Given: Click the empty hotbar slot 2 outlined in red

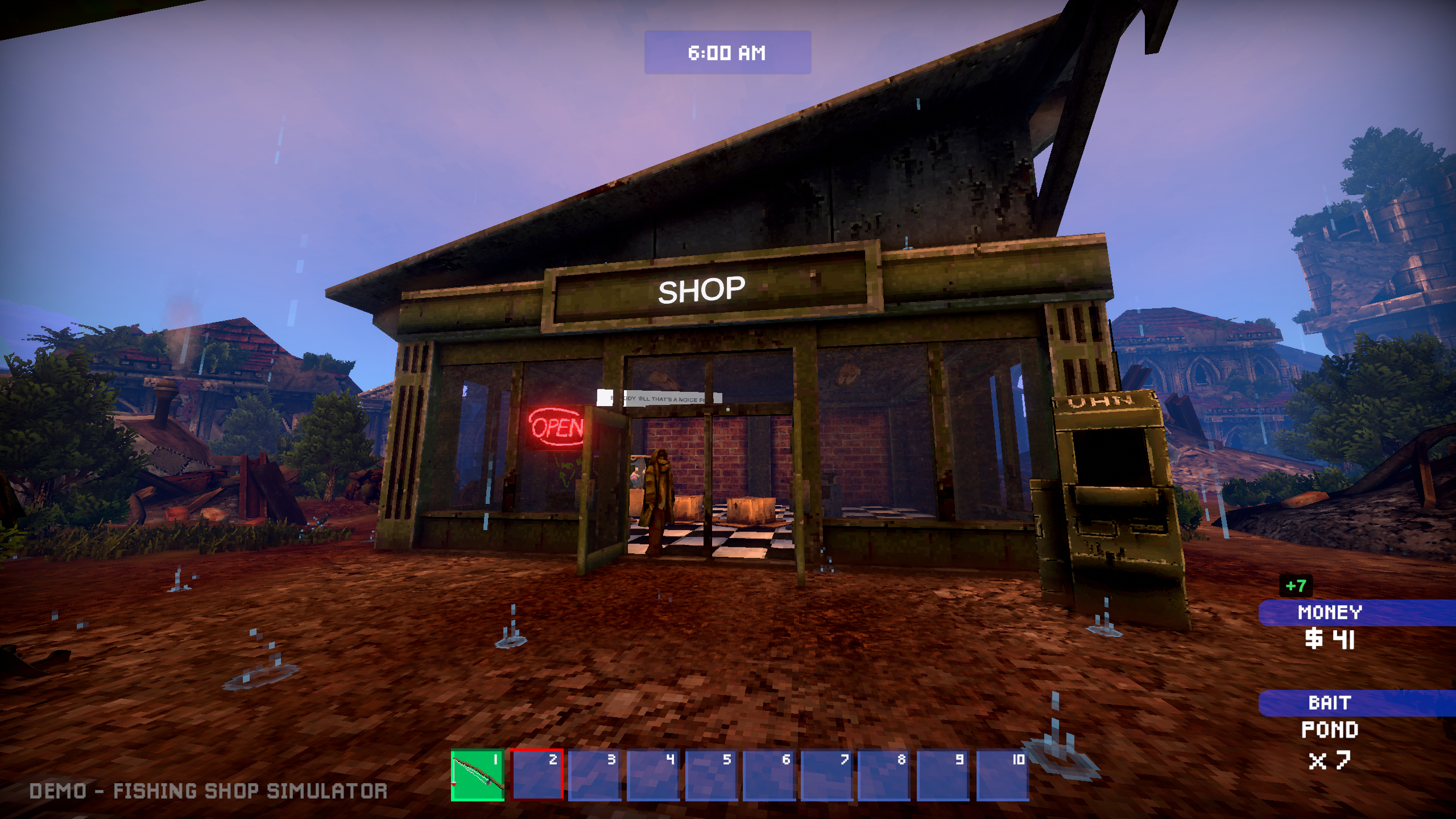Looking at the screenshot, I should [x=537, y=771].
